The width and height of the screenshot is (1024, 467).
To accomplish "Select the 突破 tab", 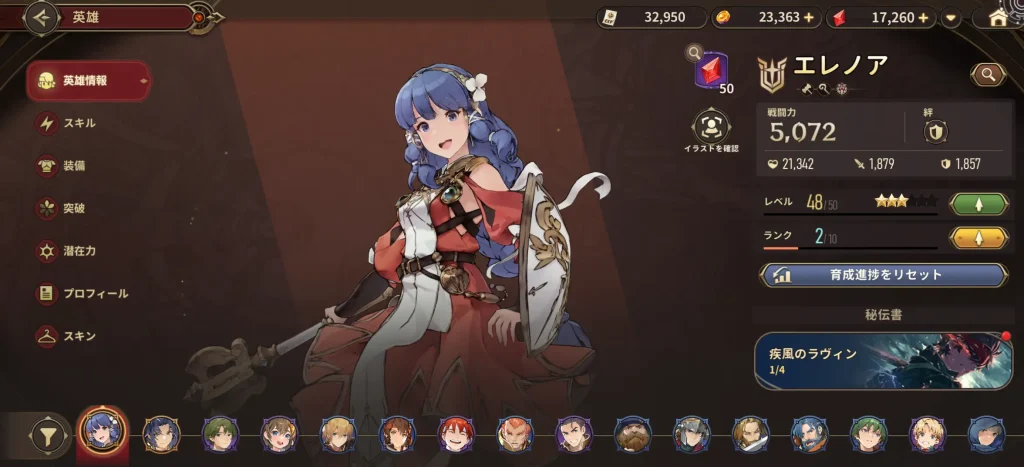I will click(x=72, y=208).
